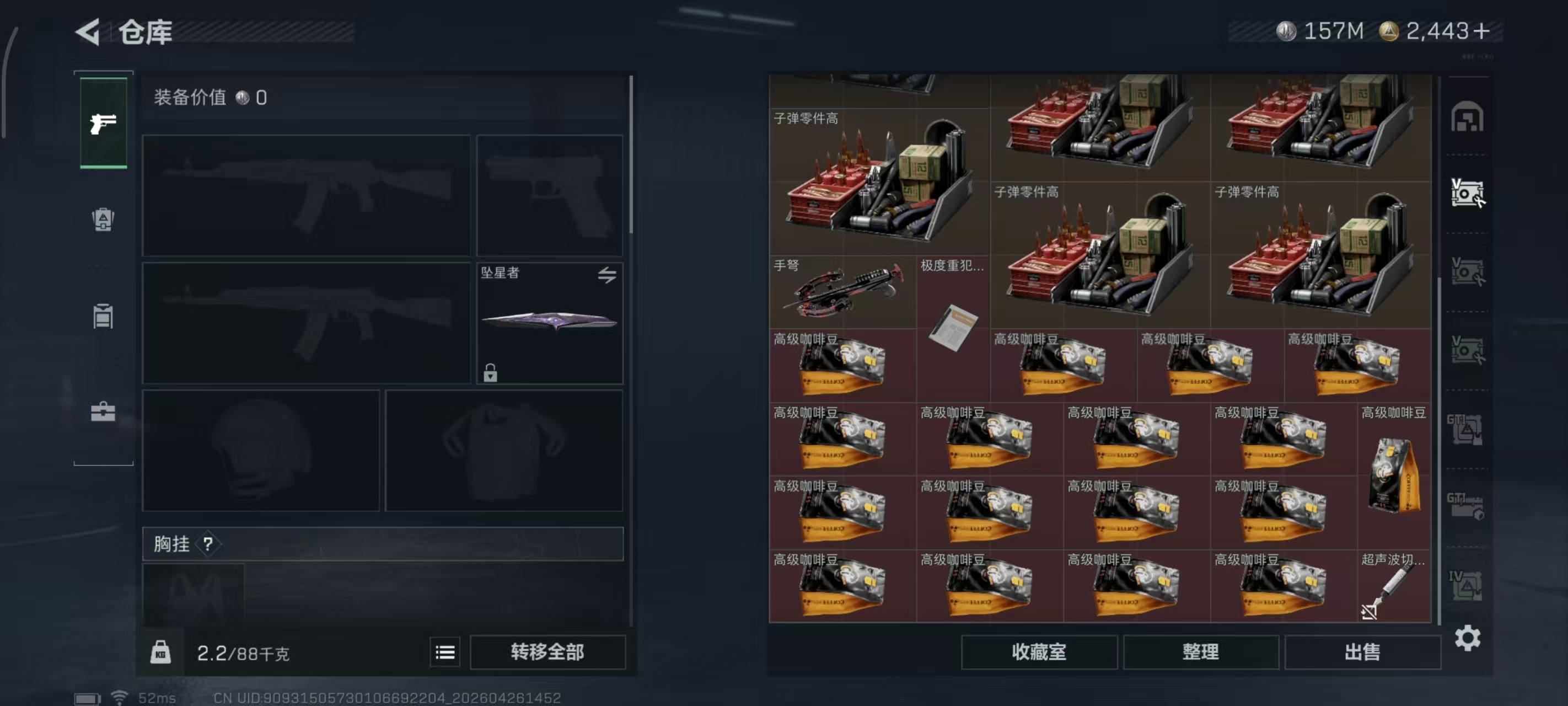This screenshot has width=1568, height=706.
Task: Click the transfer arrows on the 坠星者 item
Action: (x=608, y=275)
